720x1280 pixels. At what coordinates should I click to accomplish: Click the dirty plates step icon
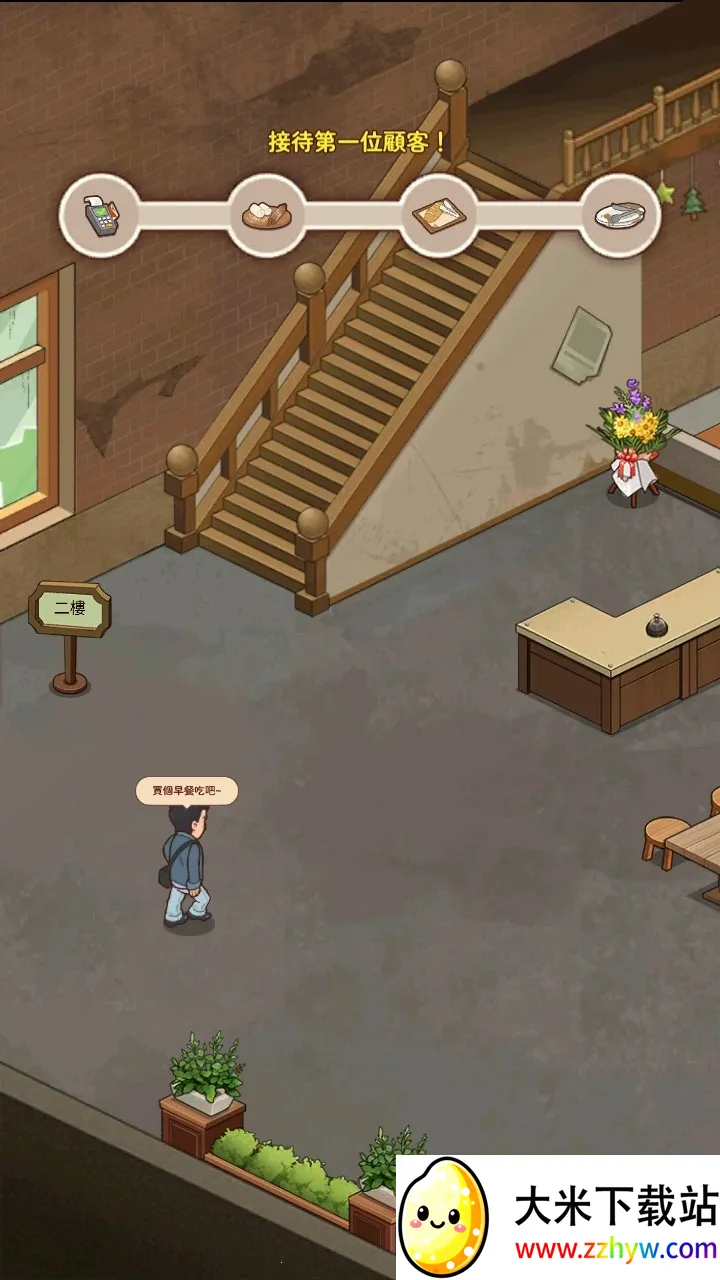tap(620, 215)
